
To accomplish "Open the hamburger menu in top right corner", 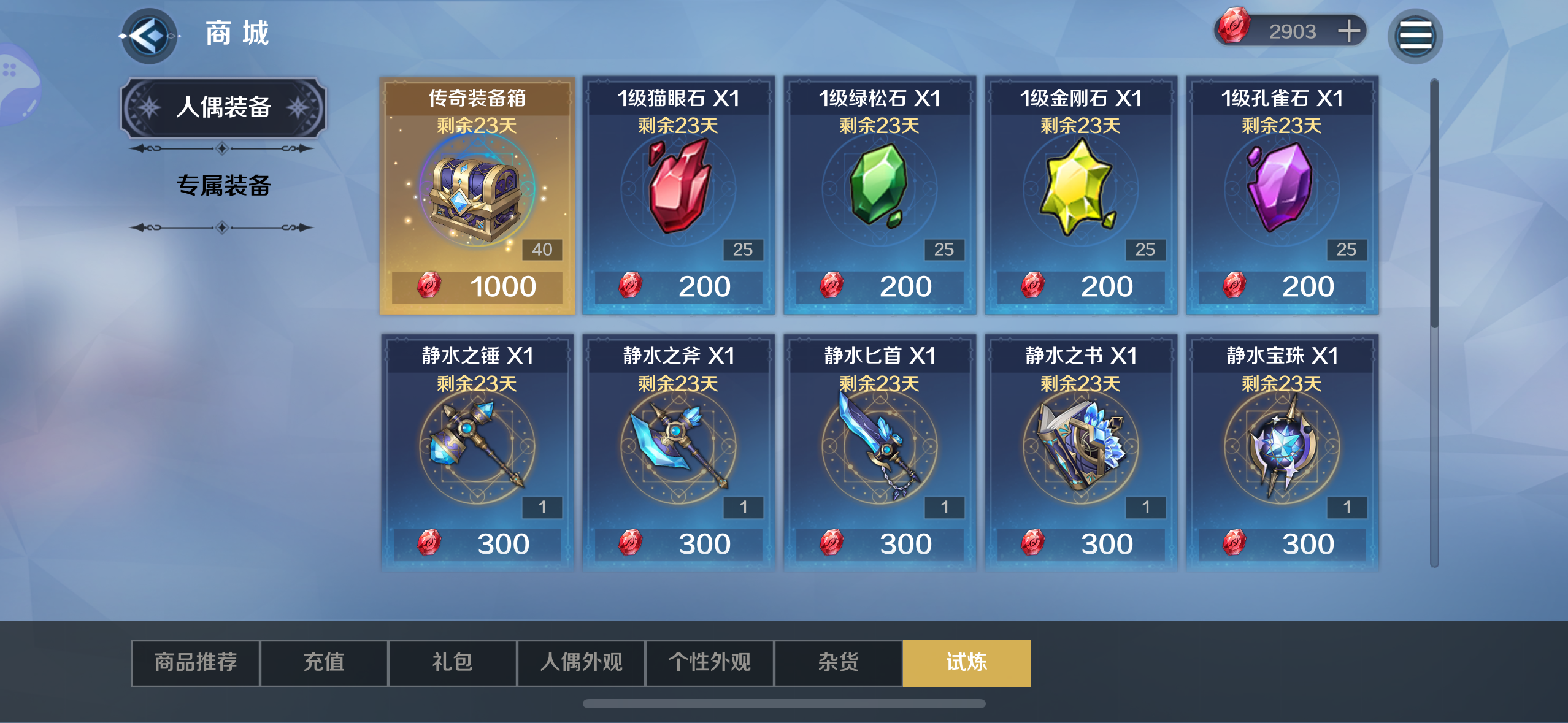I will [x=1416, y=35].
